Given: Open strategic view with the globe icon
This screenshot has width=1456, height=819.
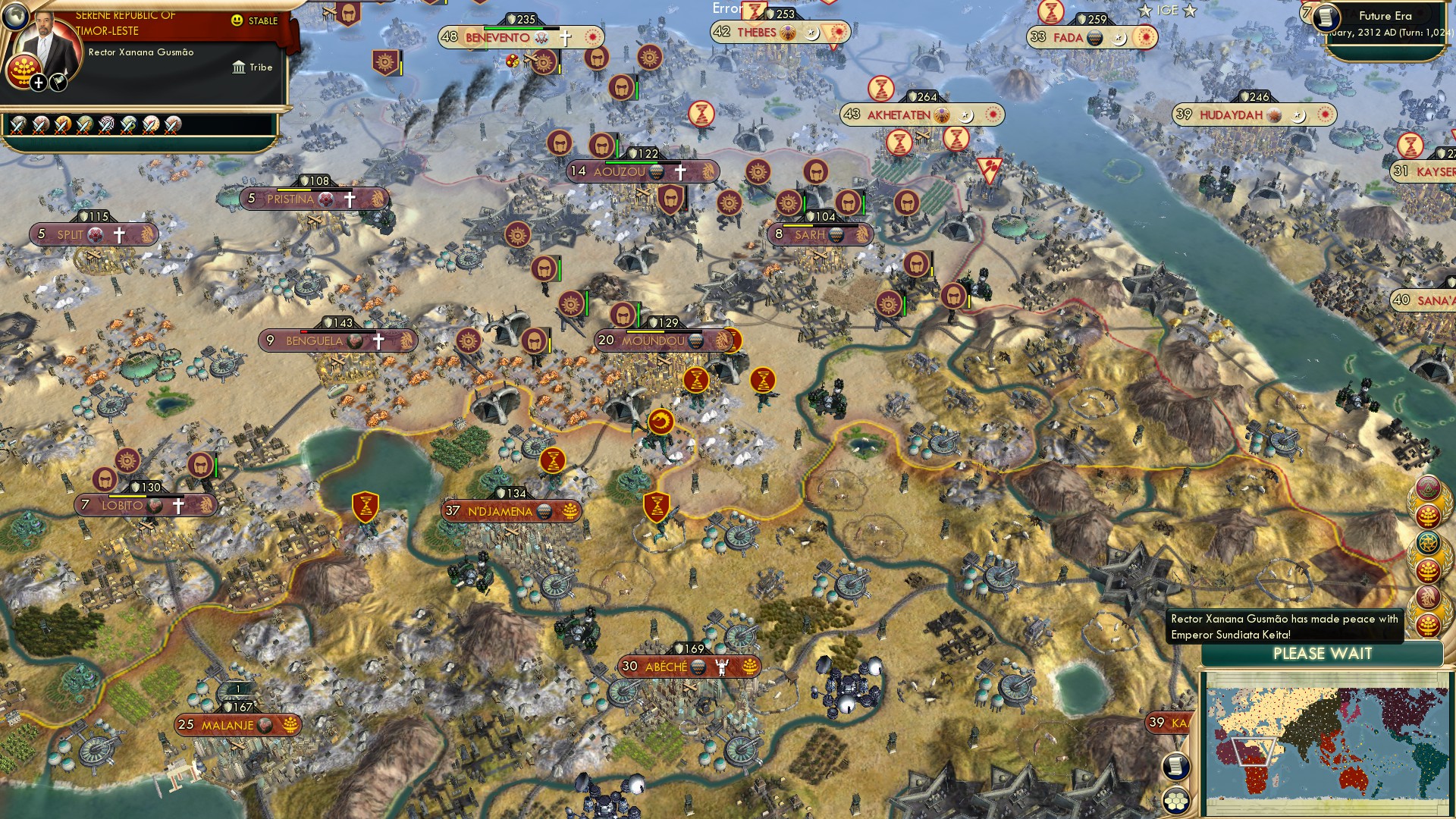Looking at the screenshot, I should 15,17.
